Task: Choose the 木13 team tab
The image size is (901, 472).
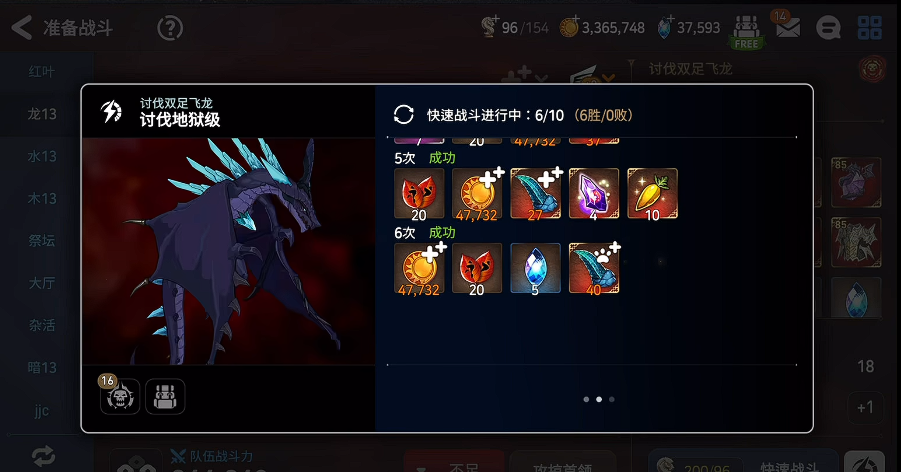Action: 42,198
